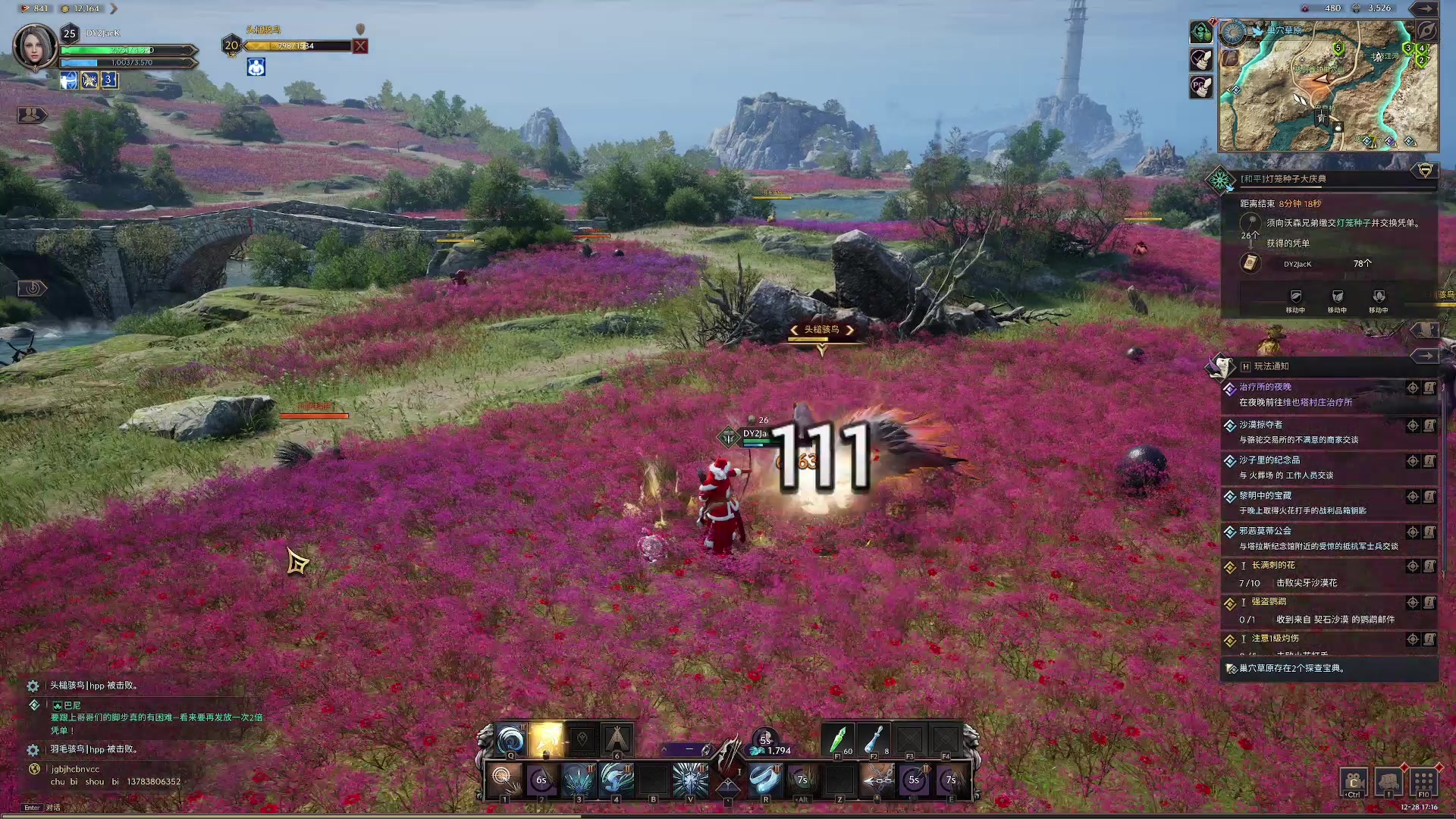Open the F10 grid menu
1456x819 pixels.
tap(1423, 782)
